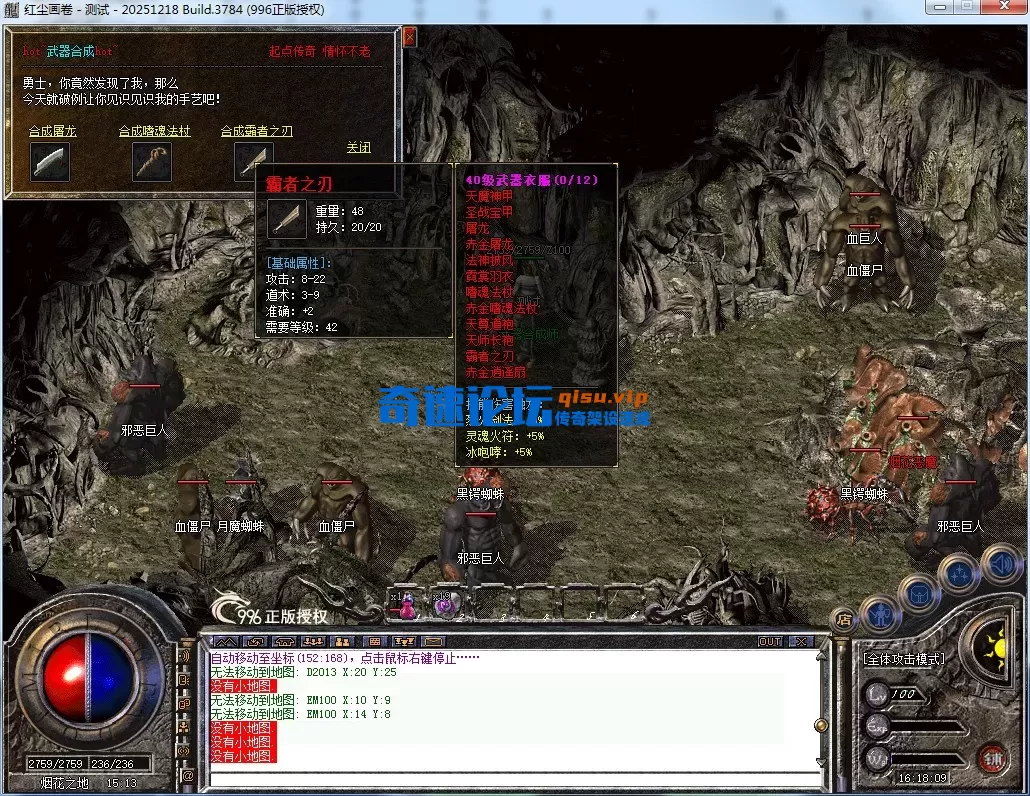This screenshot has height=796, width=1030.
Task: Use the purple potion in the hotbar
Action: click(443, 604)
